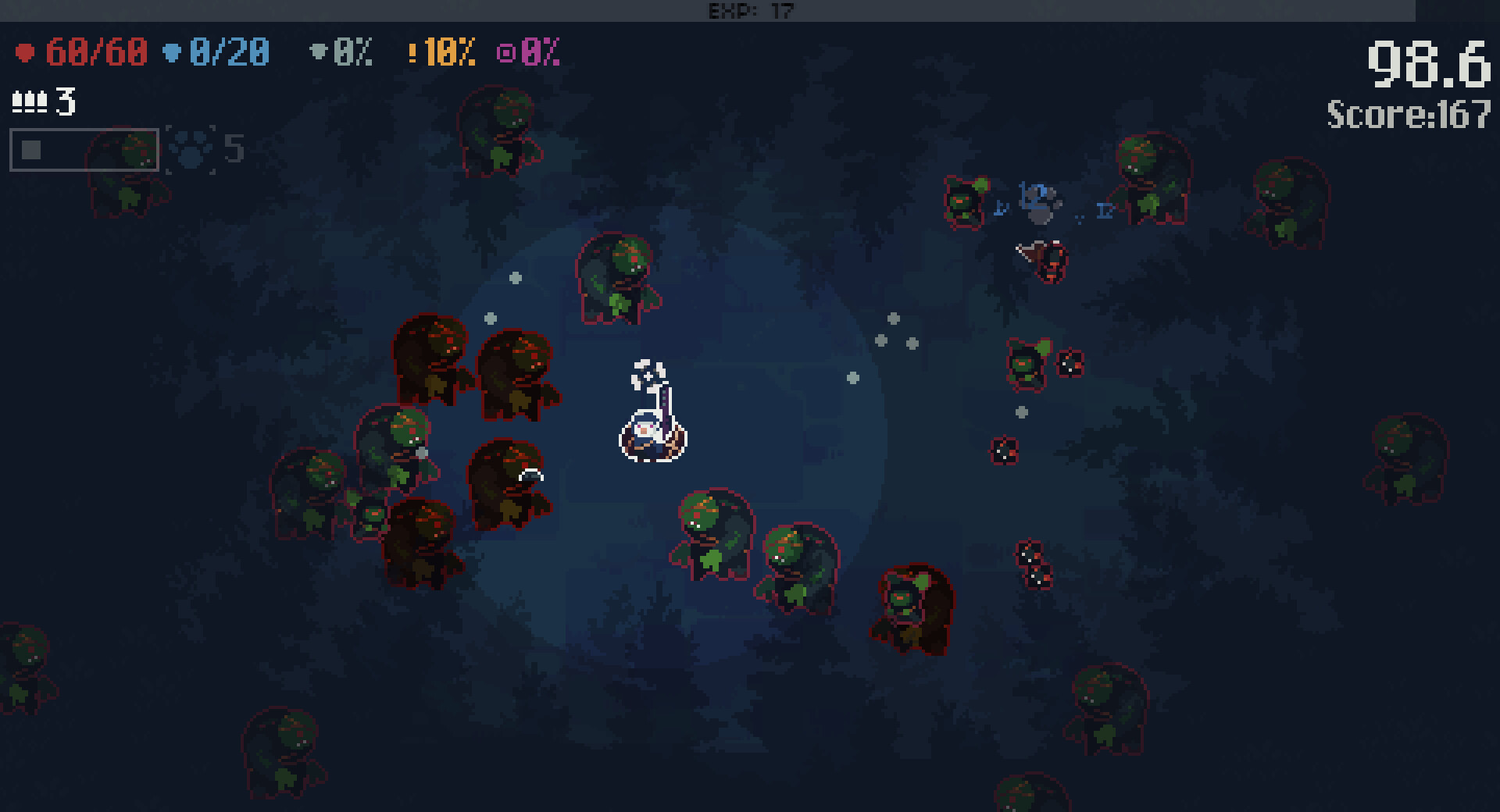Image resolution: width=1500 pixels, height=812 pixels.
Task: Click the weapon slot progress bar
Action: [x=83, y=149]
